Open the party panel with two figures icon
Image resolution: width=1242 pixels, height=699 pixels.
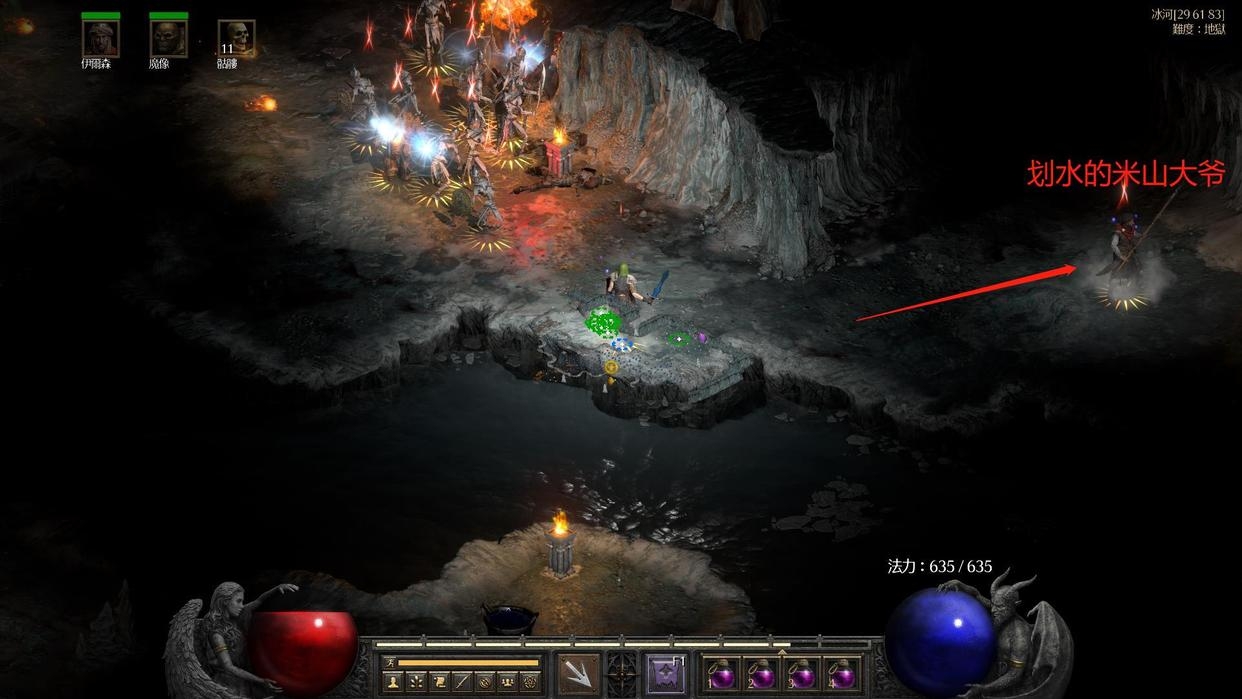507,682
